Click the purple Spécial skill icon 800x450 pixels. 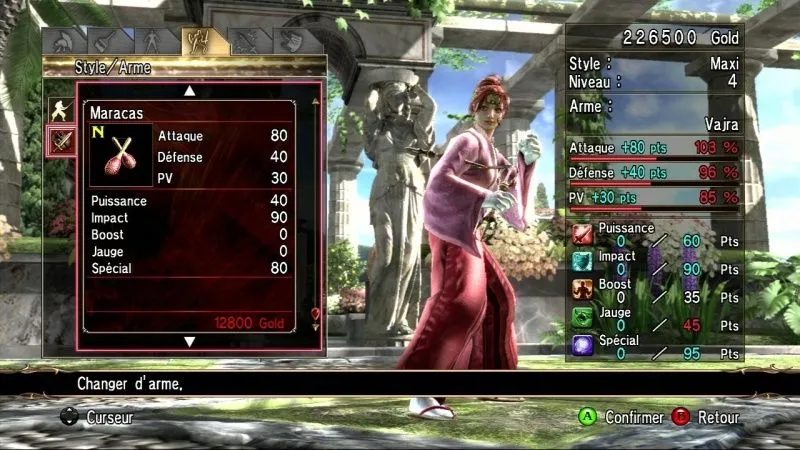point(583,346)
